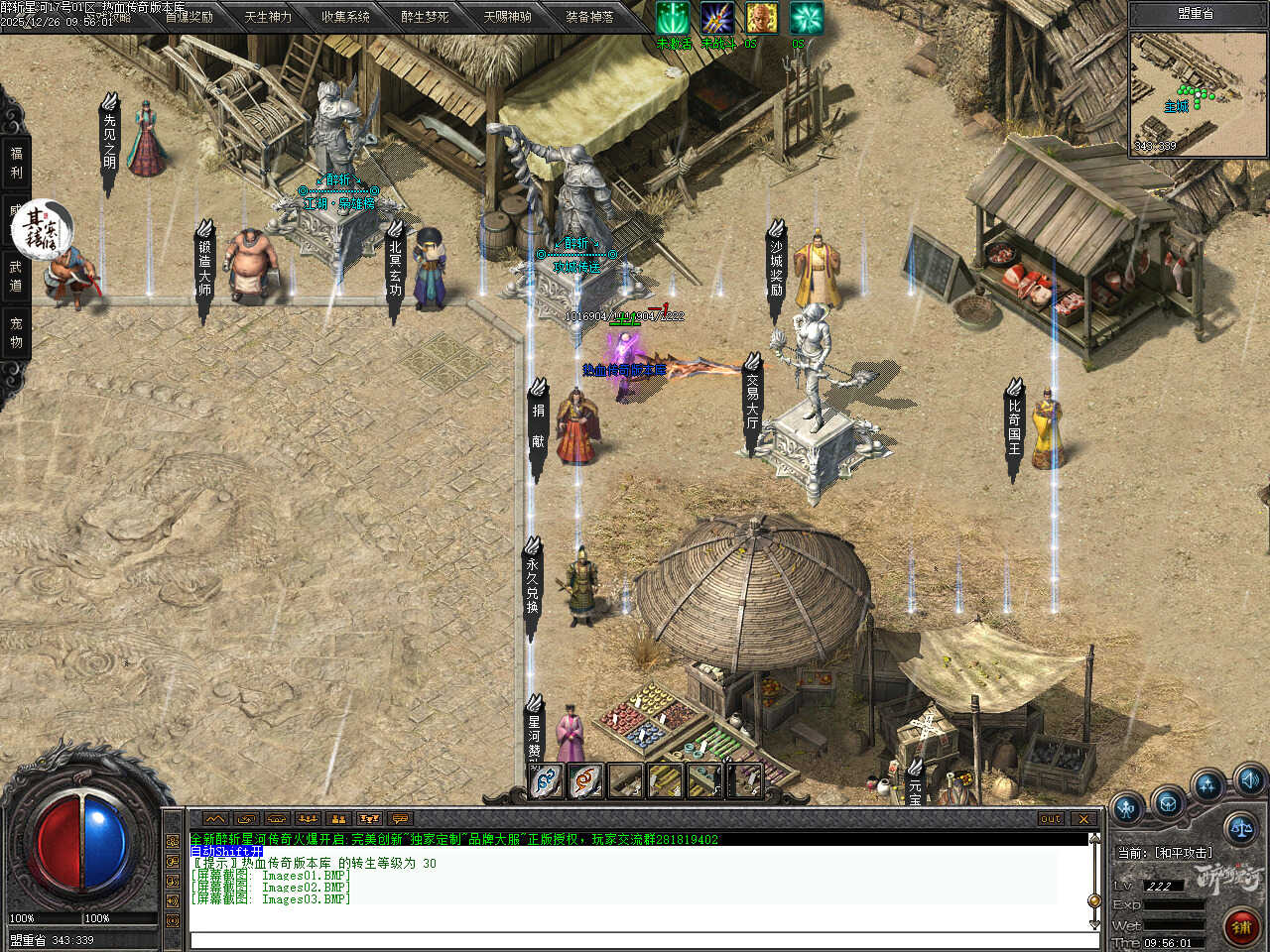The width and height of the screenshot is (1270, 952).
Task: Click the red 铺 shop button
Action: point(1240,927)
